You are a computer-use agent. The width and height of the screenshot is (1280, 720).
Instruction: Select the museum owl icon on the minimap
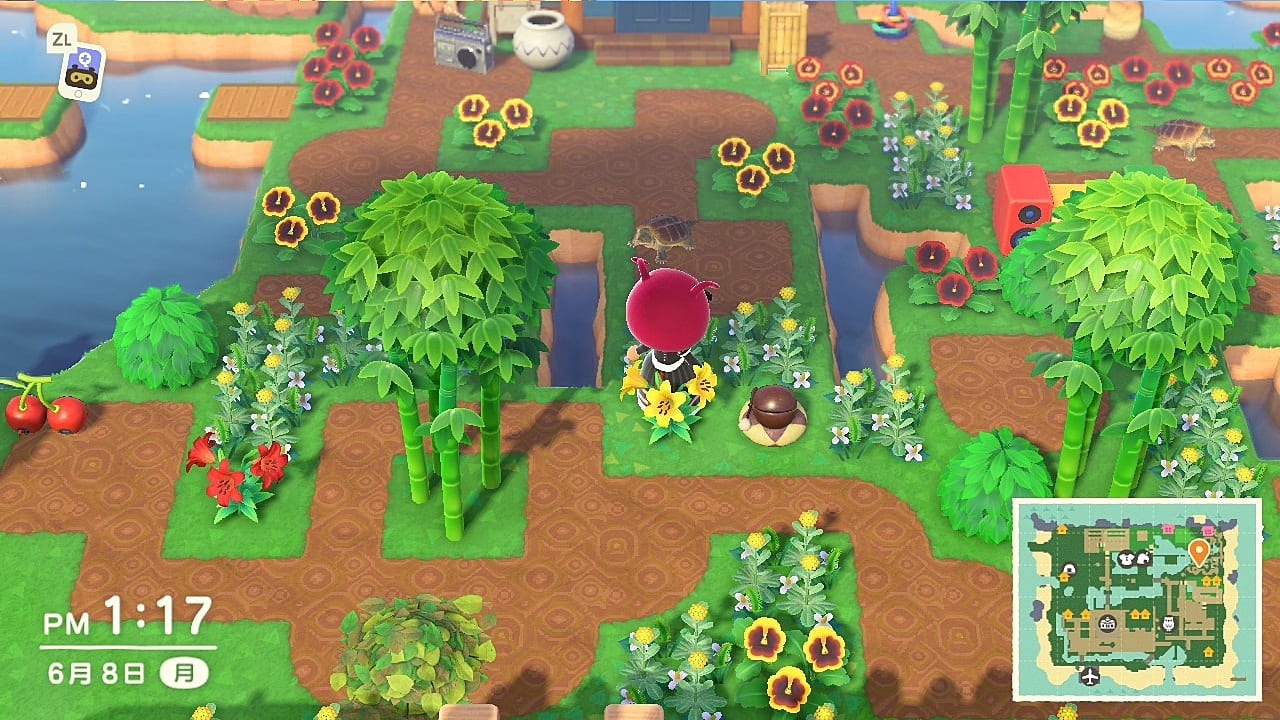(1167, 624)
